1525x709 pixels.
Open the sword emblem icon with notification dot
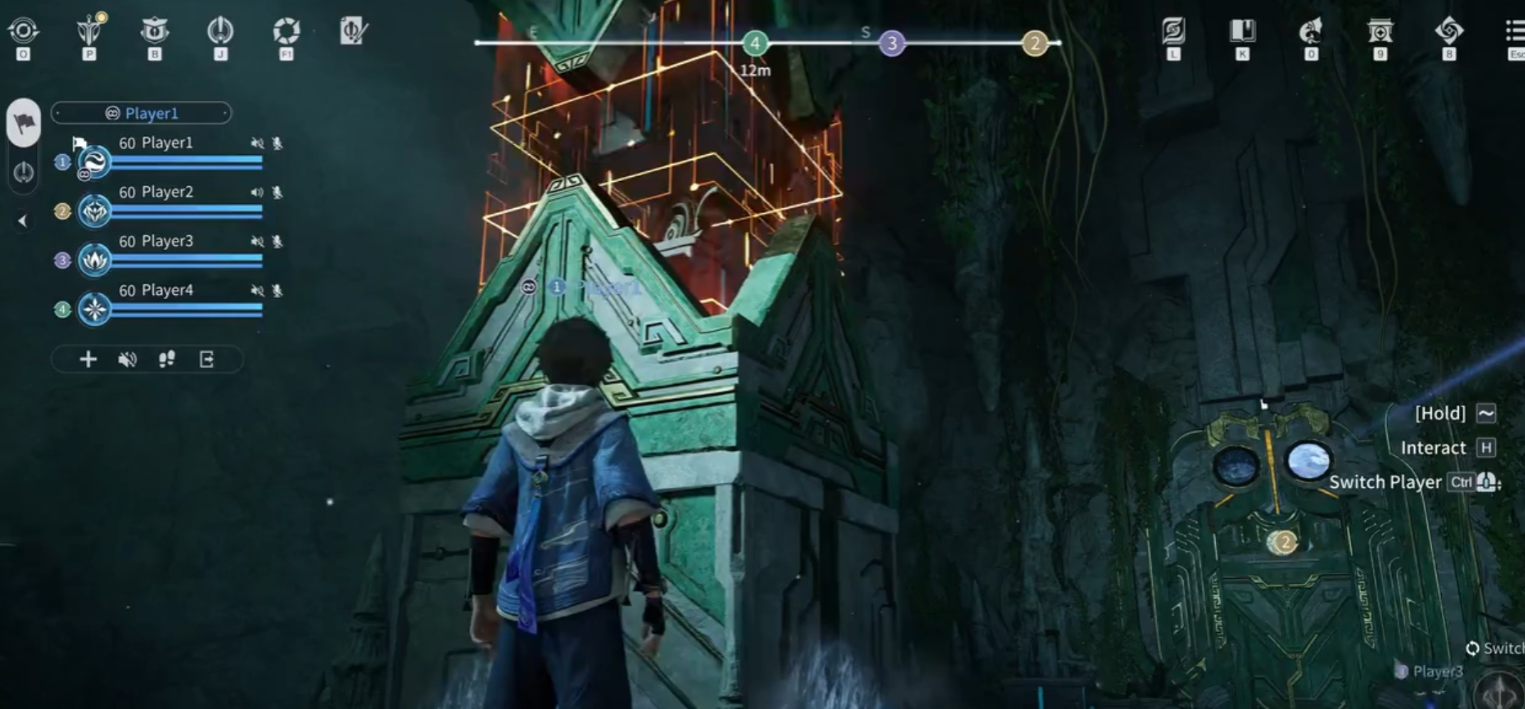[x=90, y=31]
